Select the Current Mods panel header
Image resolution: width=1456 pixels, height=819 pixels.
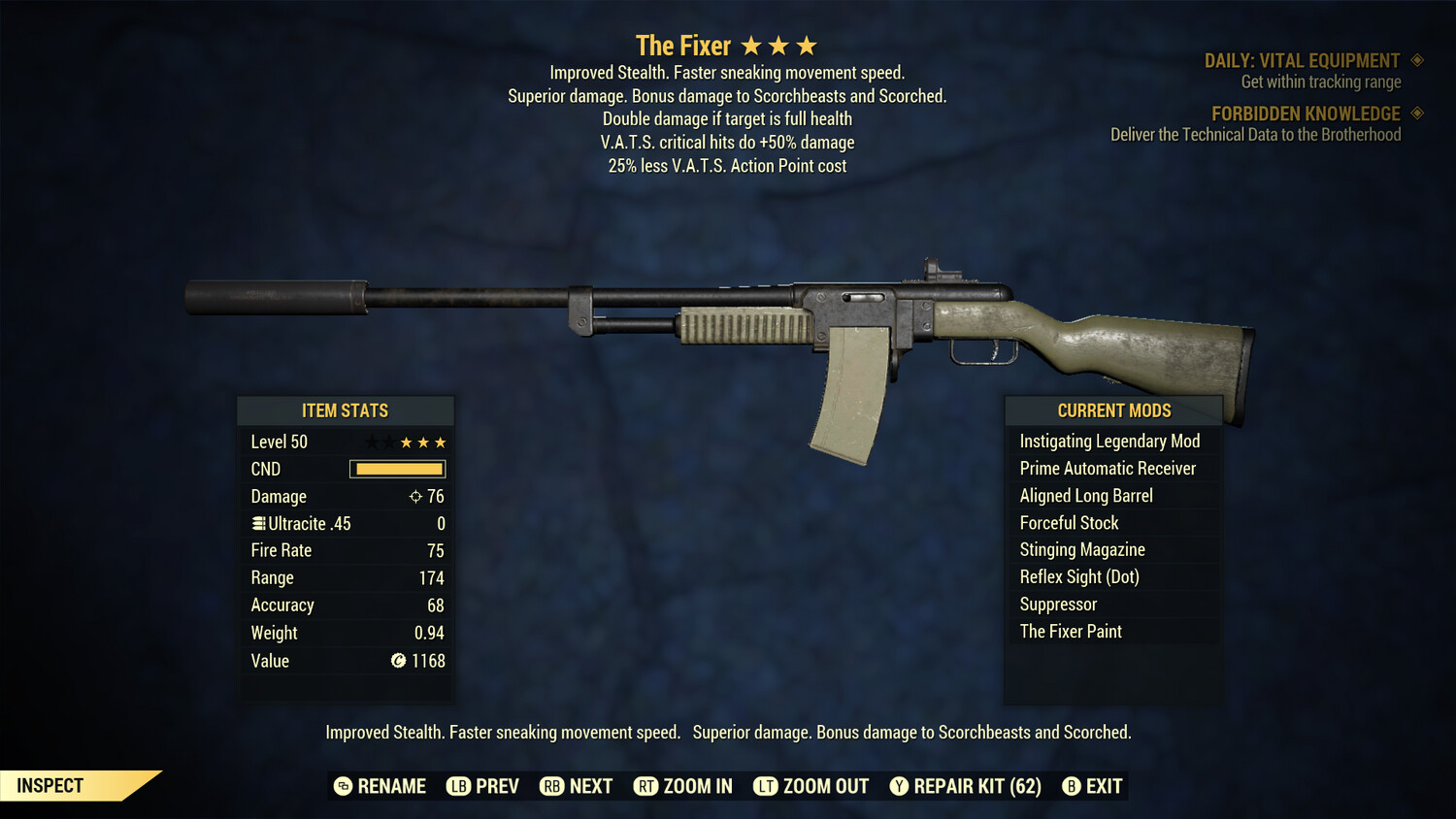tap(1112, 409)
